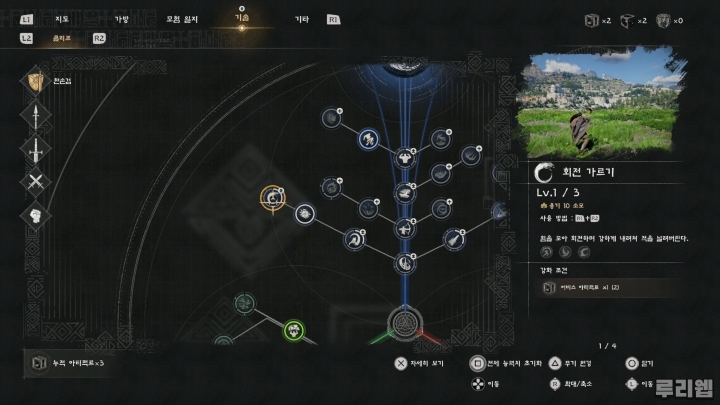Select the green glowing skill node
This screenshot has width=720, height=405.
pyautogui.click(x=294, y=329)
